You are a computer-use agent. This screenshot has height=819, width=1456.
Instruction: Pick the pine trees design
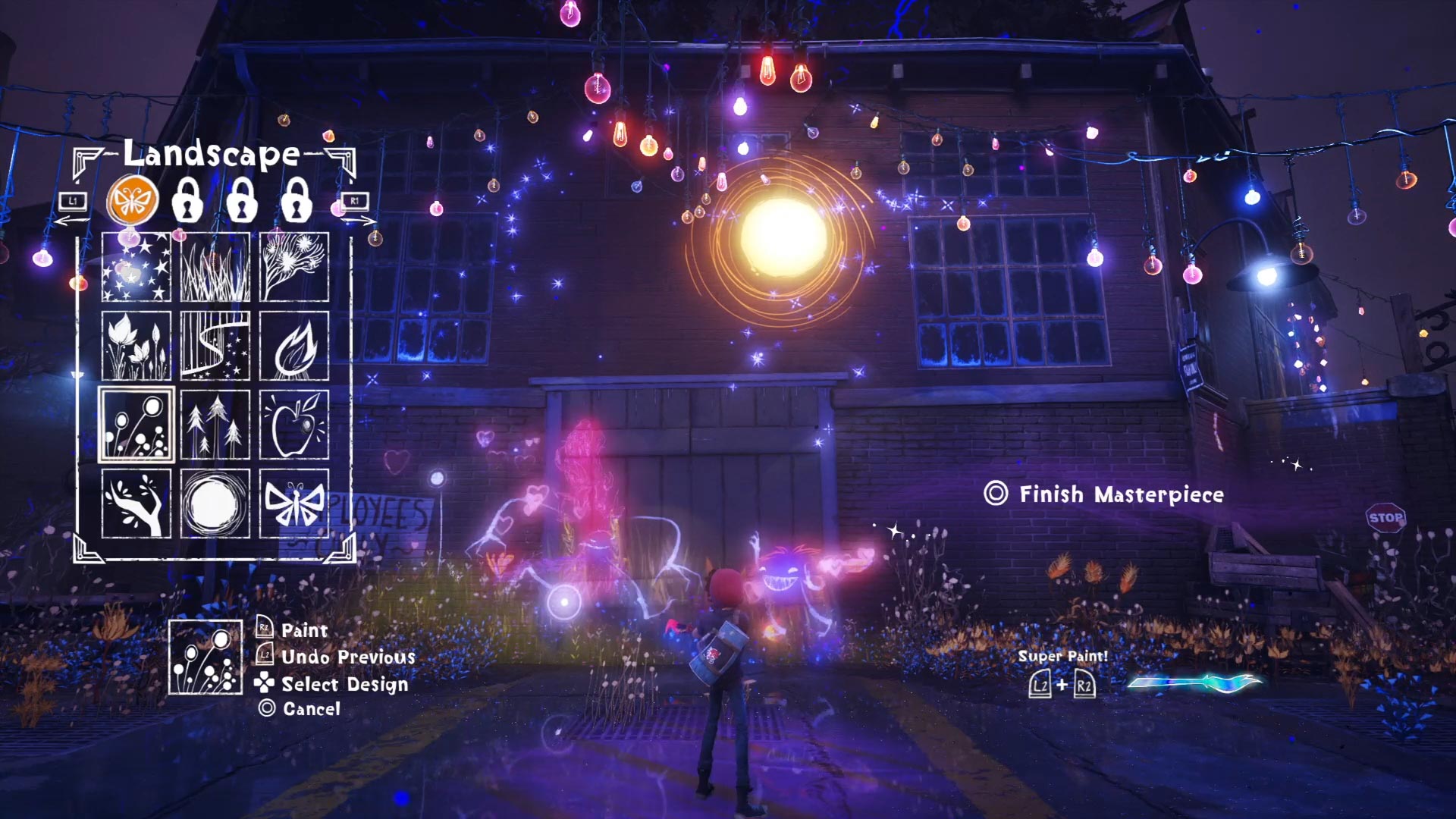point(215,425)
